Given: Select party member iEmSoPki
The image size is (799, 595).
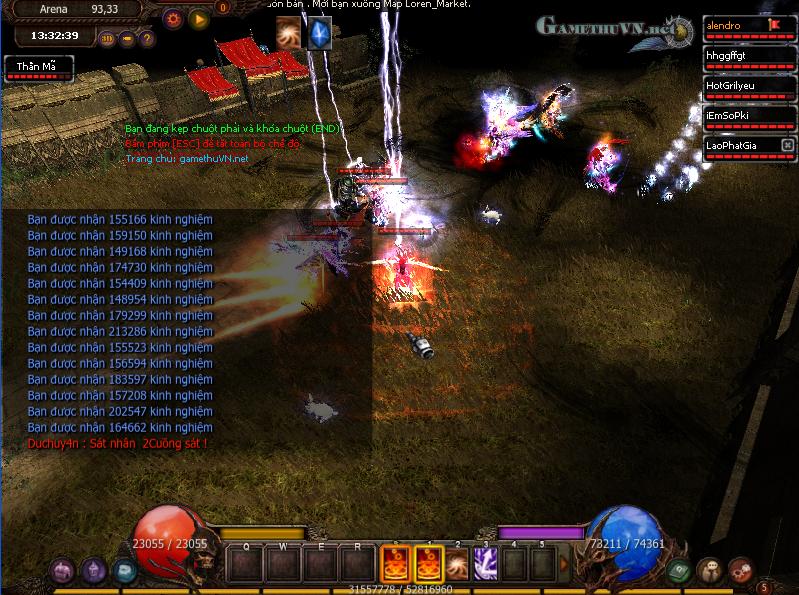Looking at the screenshot, I should pos(741,115).
